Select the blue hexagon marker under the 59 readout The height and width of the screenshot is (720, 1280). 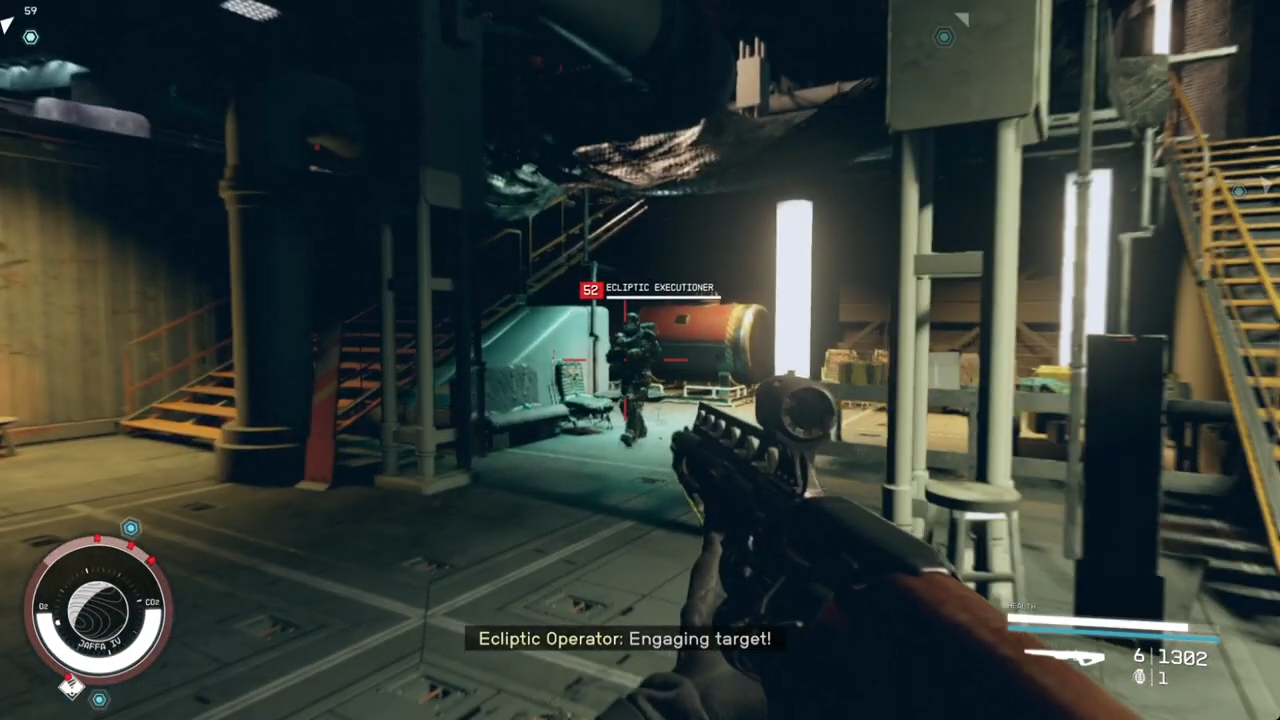(x=31, y=37)
